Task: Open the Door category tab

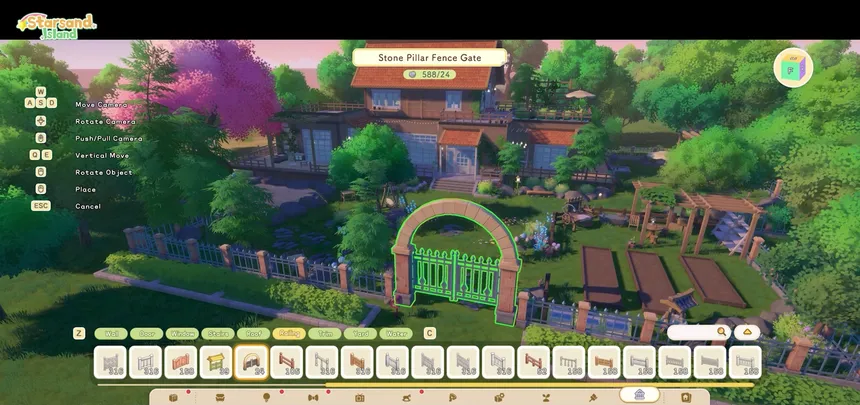Action: tap(146, 333)
